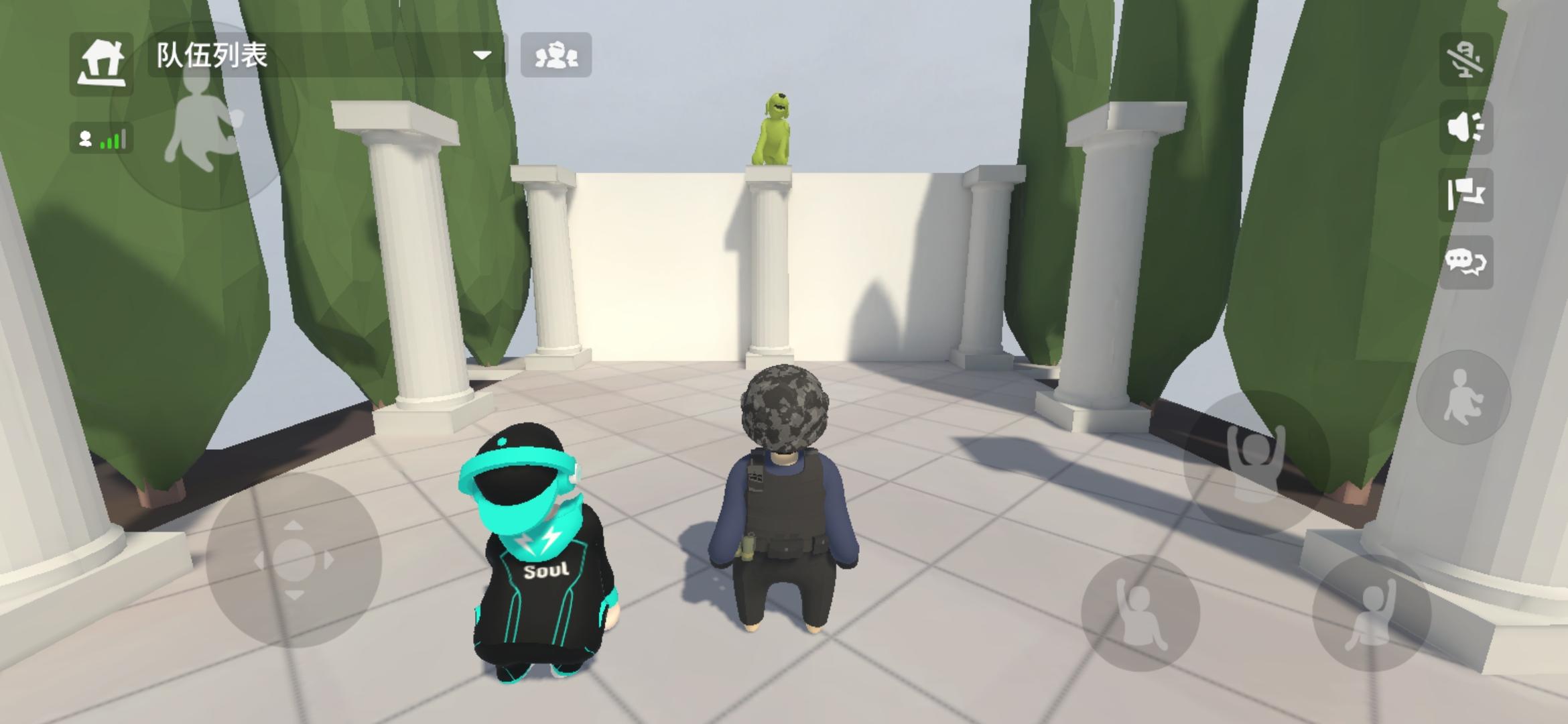Screen dimensions: 1568x724
Task: Return to the home lobby
Action: click(x=104, y=59)
